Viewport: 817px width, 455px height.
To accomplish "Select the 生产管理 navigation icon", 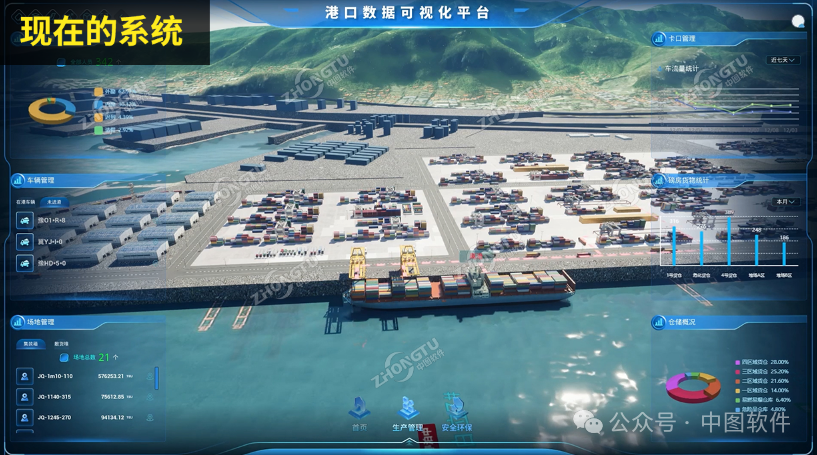I will pyautogui.click(x=407, y=410).
